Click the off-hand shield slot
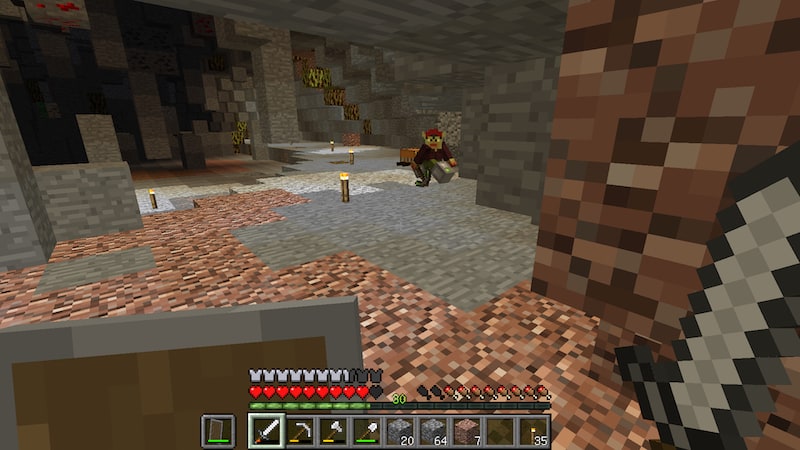Image resolution: width=800 pixels, height=450 pixels. [x=218, y=432]
